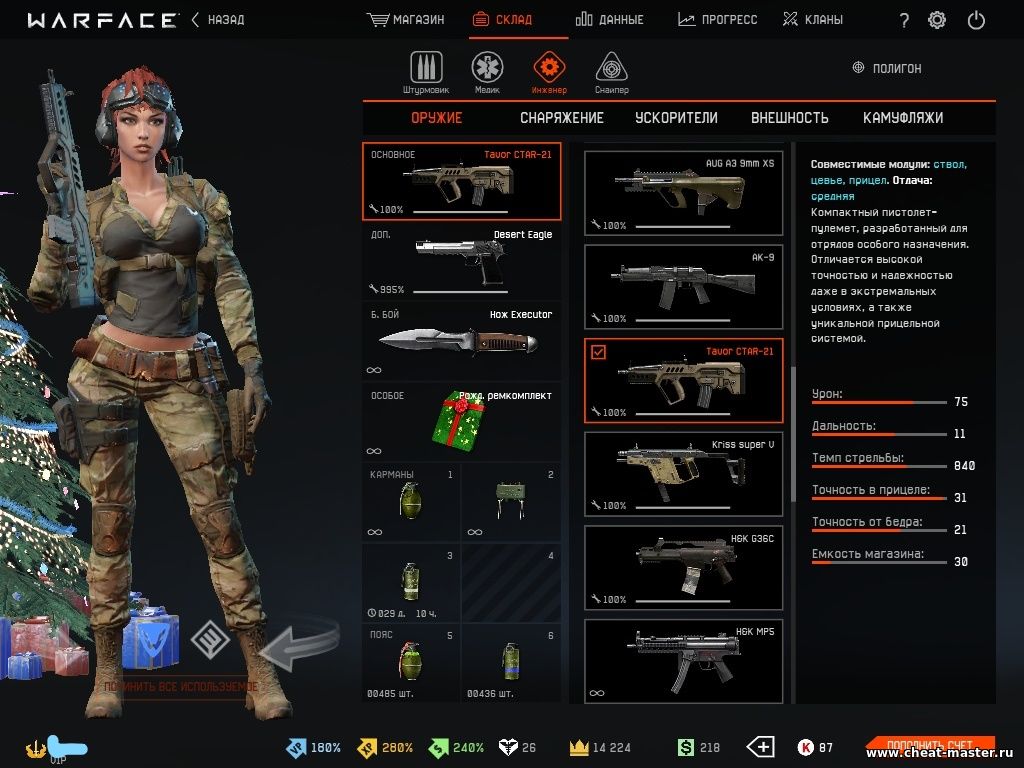Select the Штурмовик class
Screen dimensions: 1024x768
click(427, 72)
